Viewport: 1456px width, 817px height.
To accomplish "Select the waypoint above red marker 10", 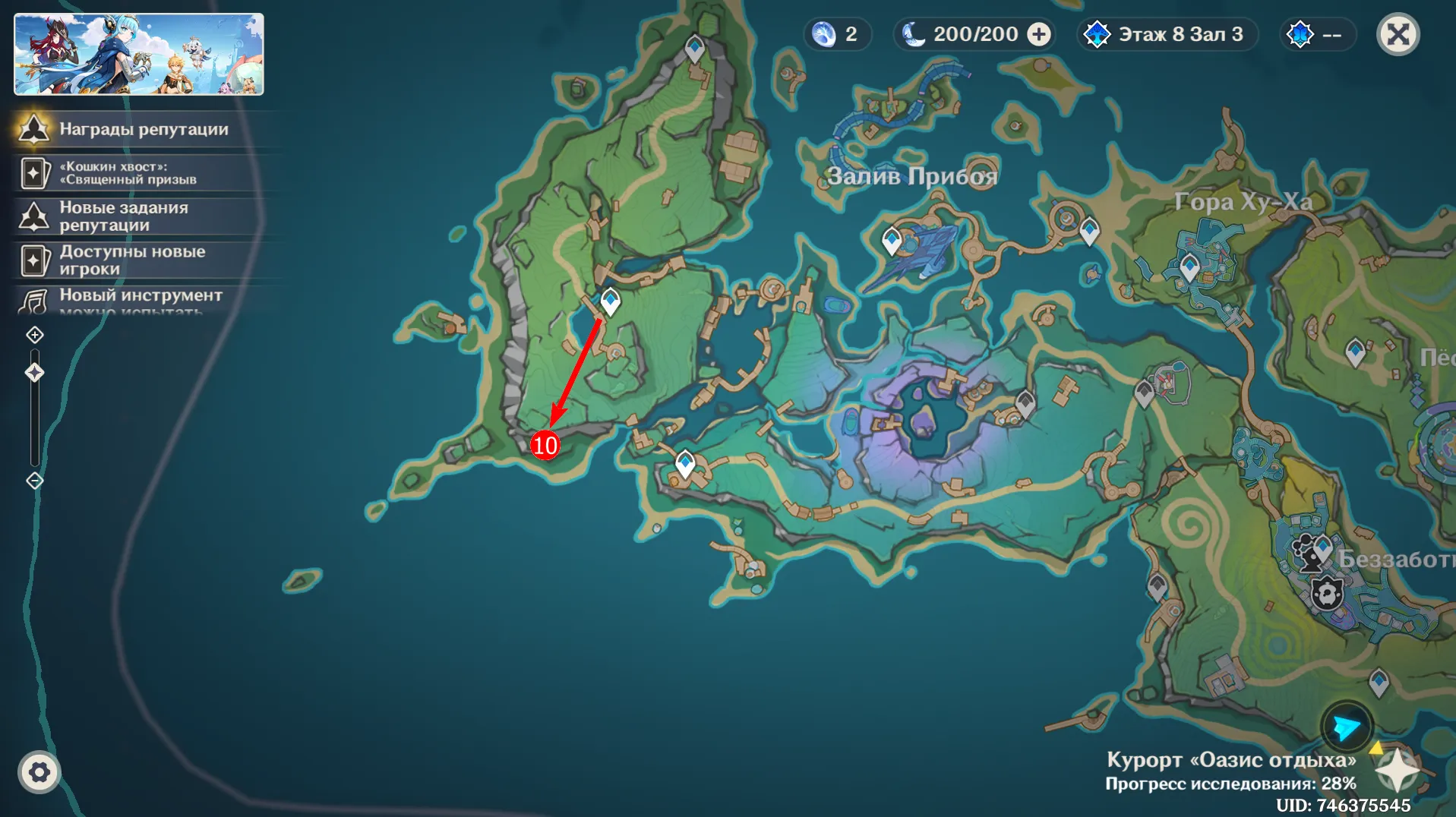I will point(610,301).
